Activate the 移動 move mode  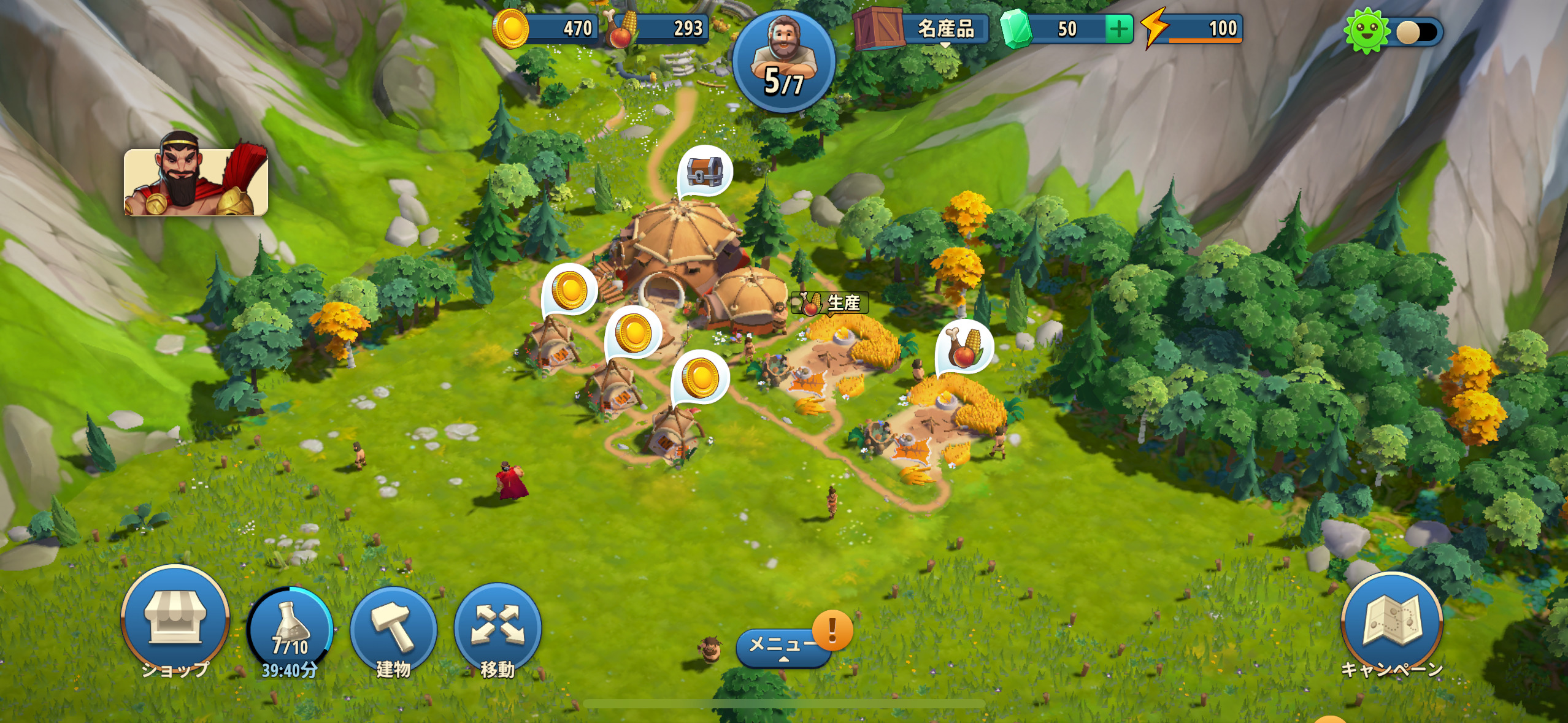tap(498, 629)
